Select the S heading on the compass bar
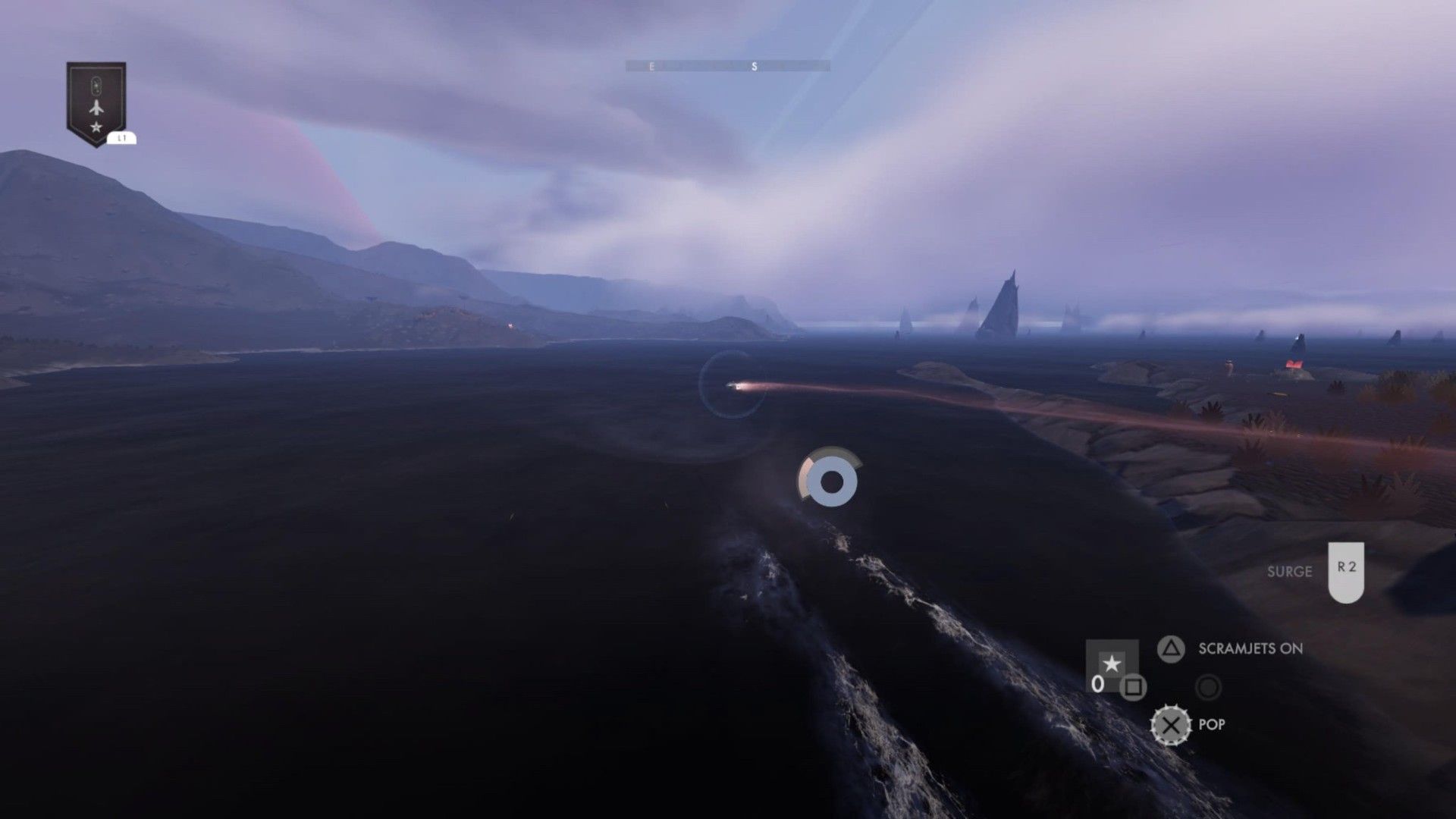This screenshot has height=819, width=1456. [753, 66]
